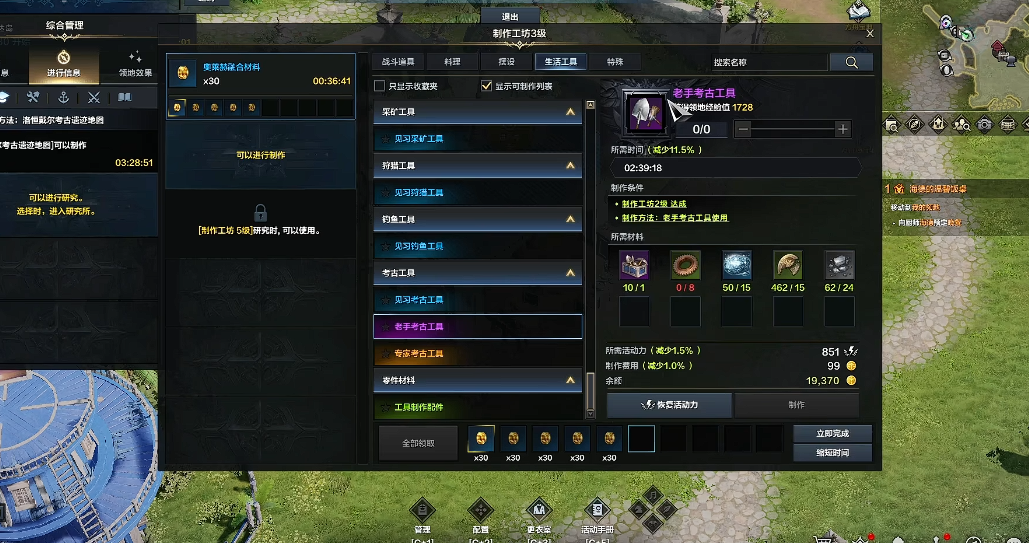Viewport: 1029px width, 543px height.
Task: Close the 制作工坊 crafting window
Action: pyautogui.click(x=870, y=34)
